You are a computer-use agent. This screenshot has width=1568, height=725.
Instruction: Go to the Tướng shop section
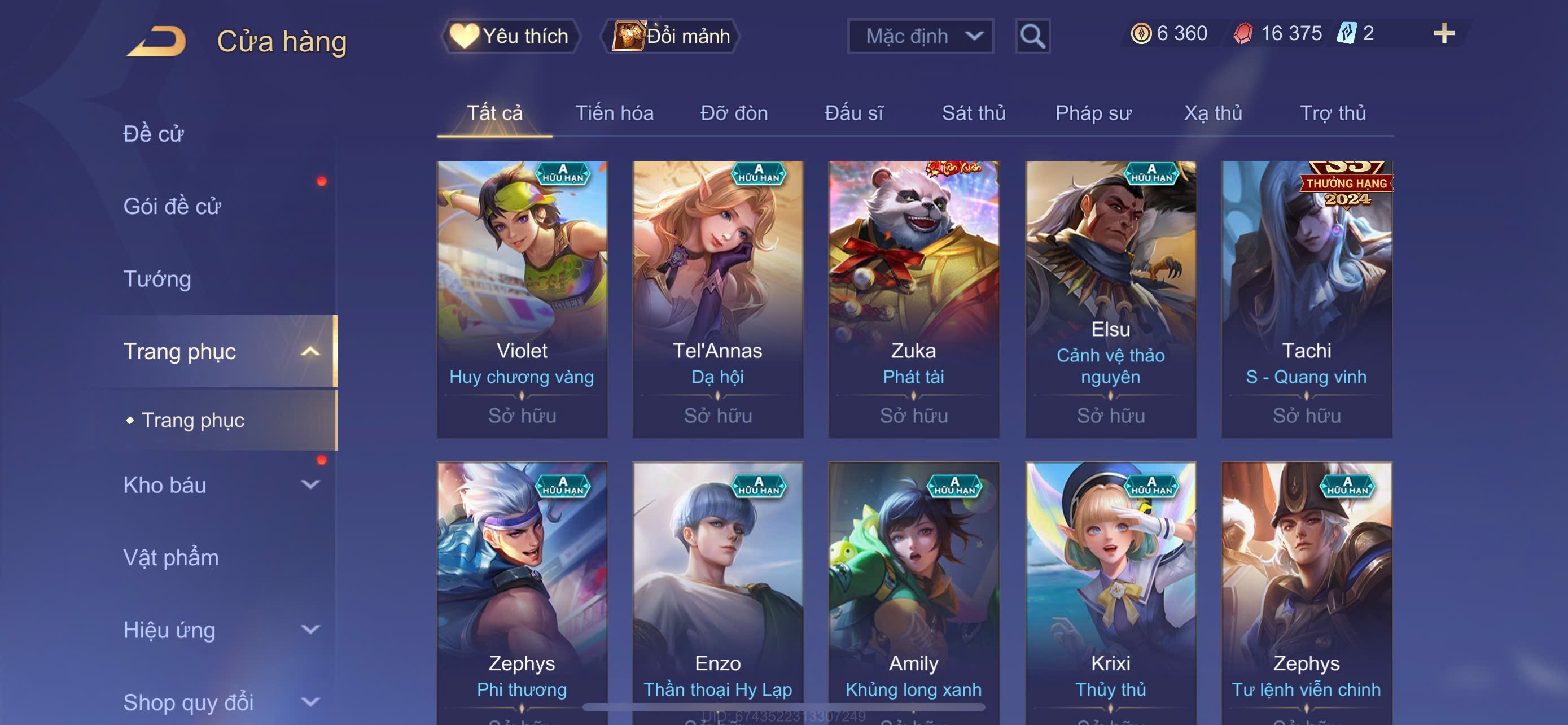pos(157,279)
